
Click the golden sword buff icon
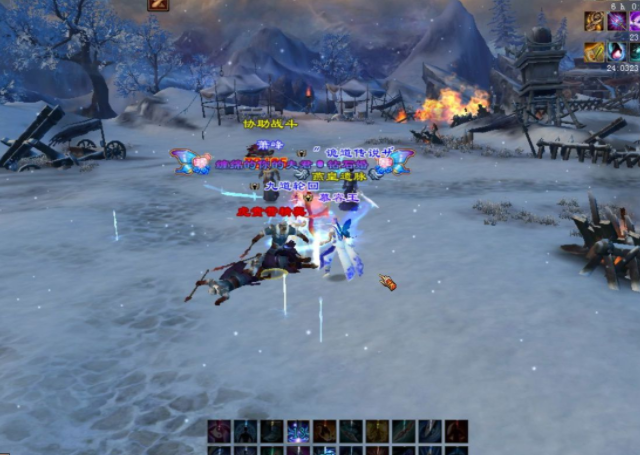(x=594, y=51)
